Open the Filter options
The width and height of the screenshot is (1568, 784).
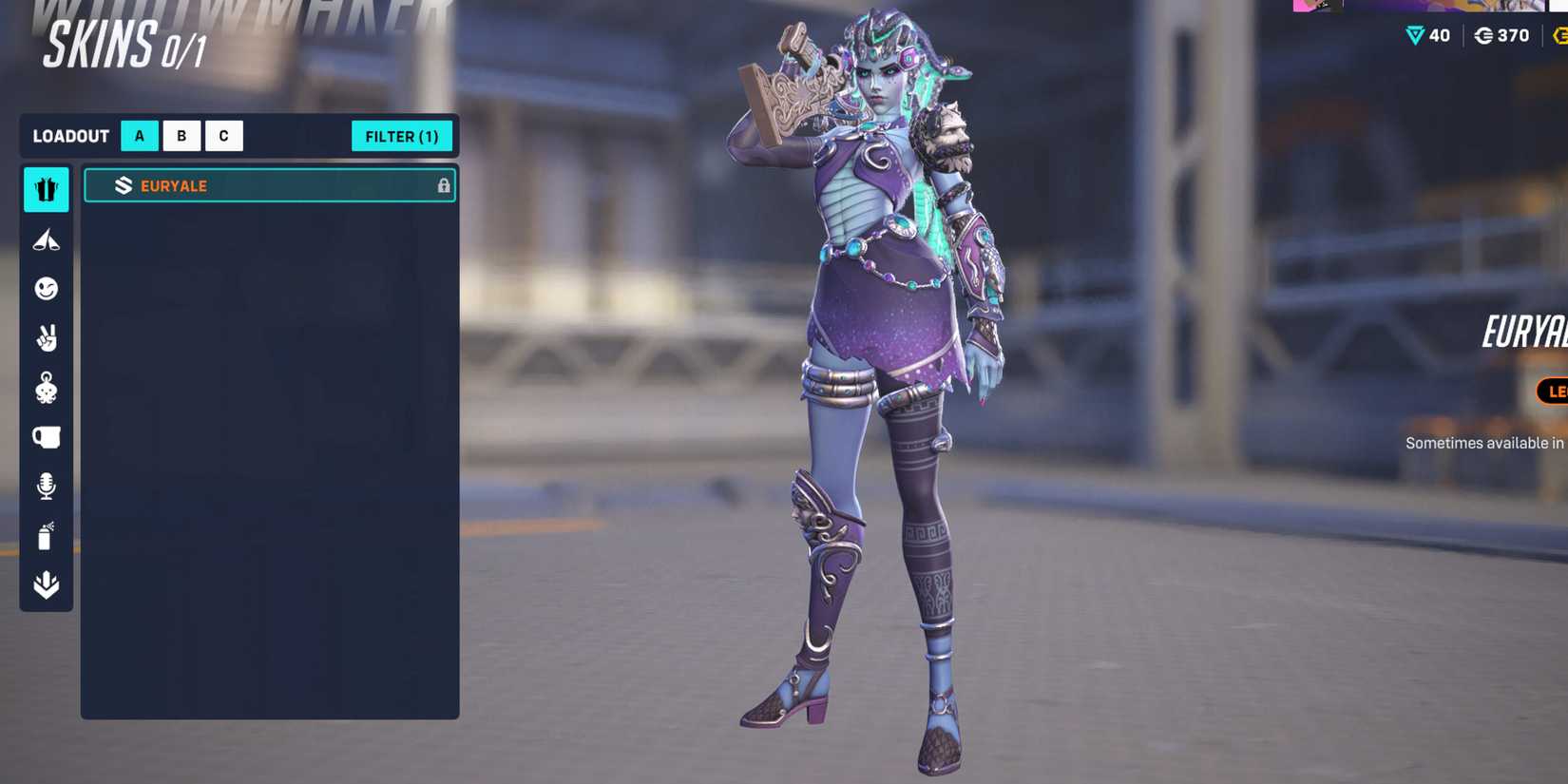(402, 136)
